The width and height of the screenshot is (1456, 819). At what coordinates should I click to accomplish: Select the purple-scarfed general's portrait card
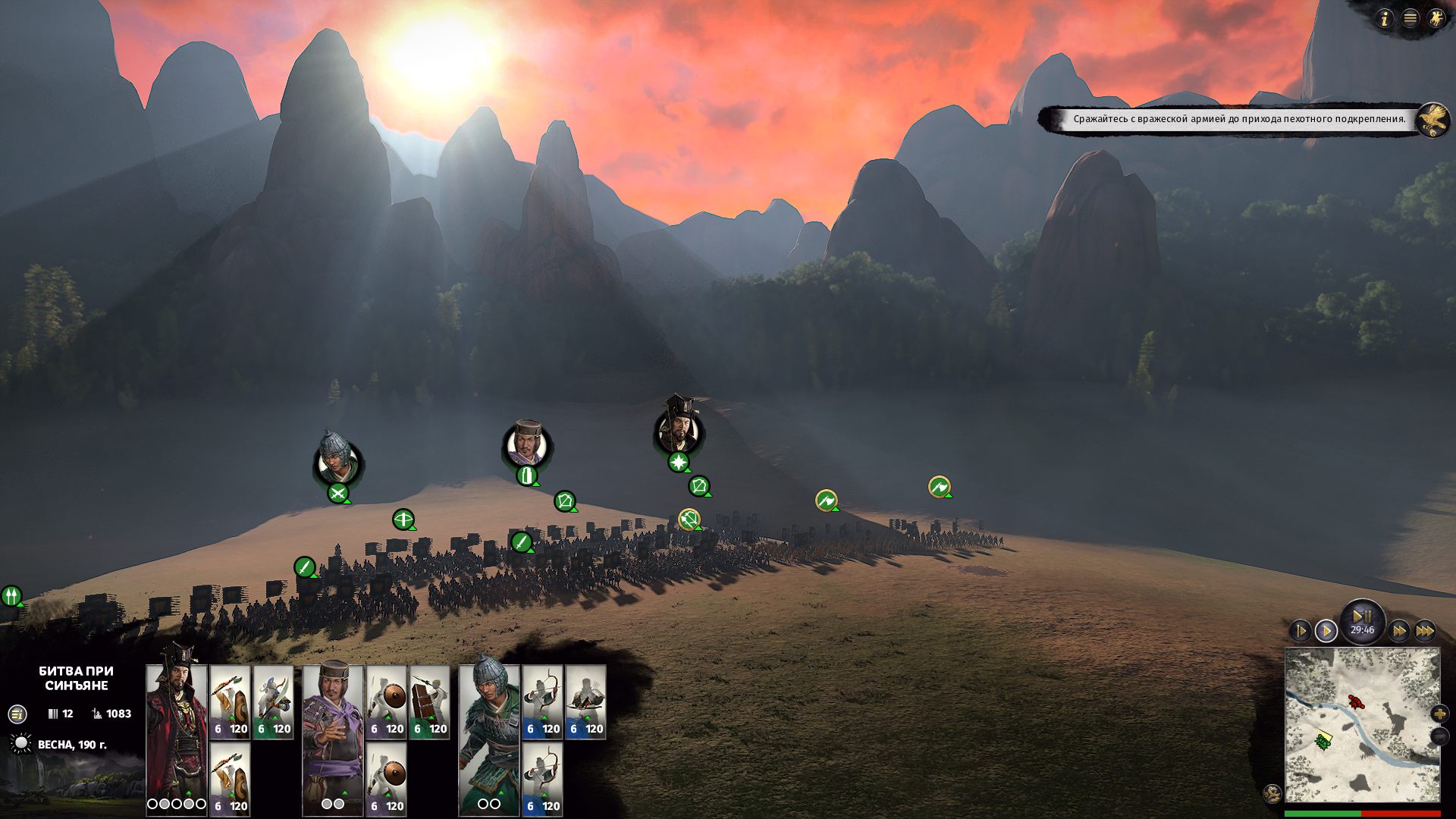(333, 732)
